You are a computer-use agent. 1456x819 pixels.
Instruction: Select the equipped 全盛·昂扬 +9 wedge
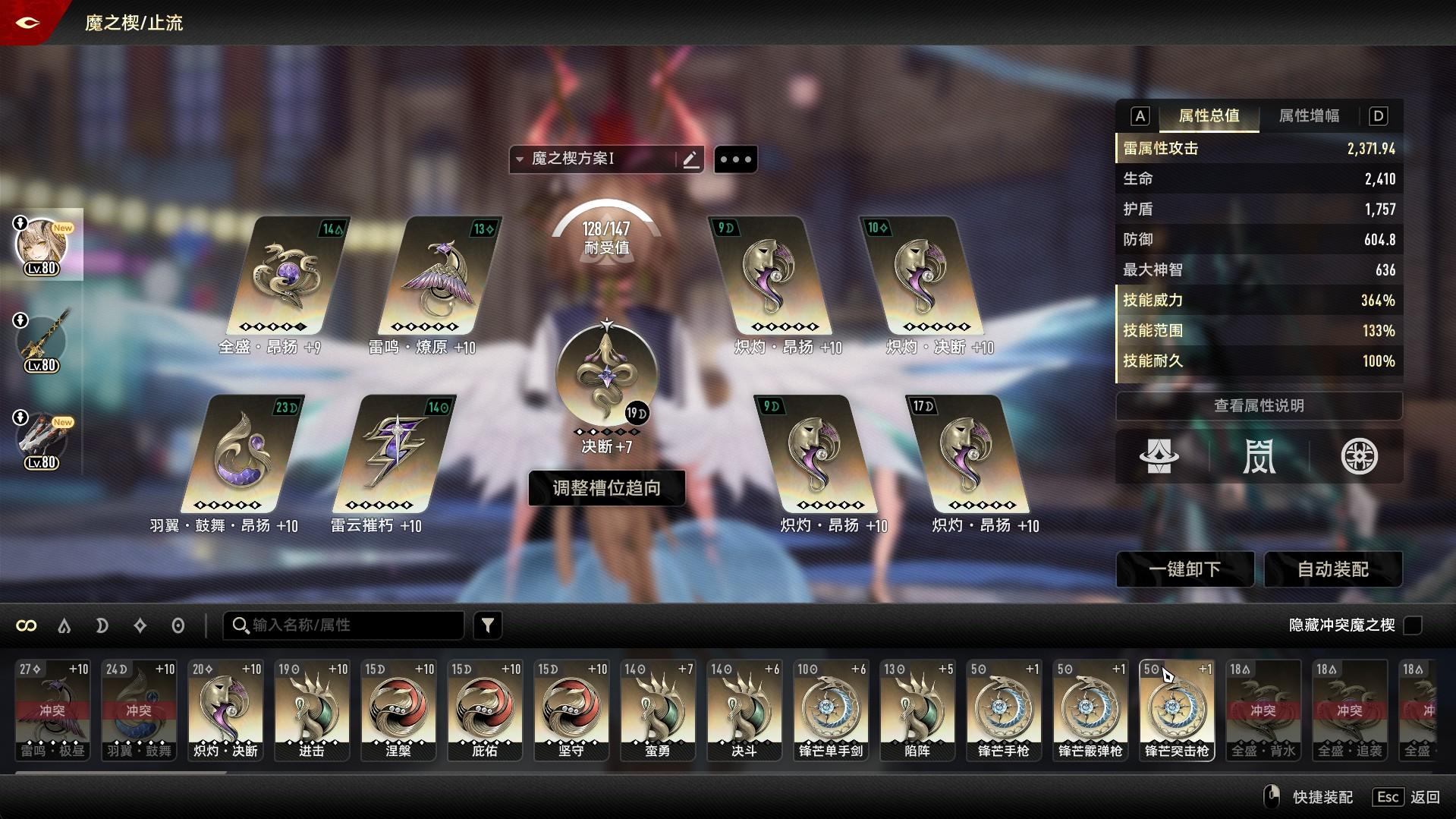point(287,277)
